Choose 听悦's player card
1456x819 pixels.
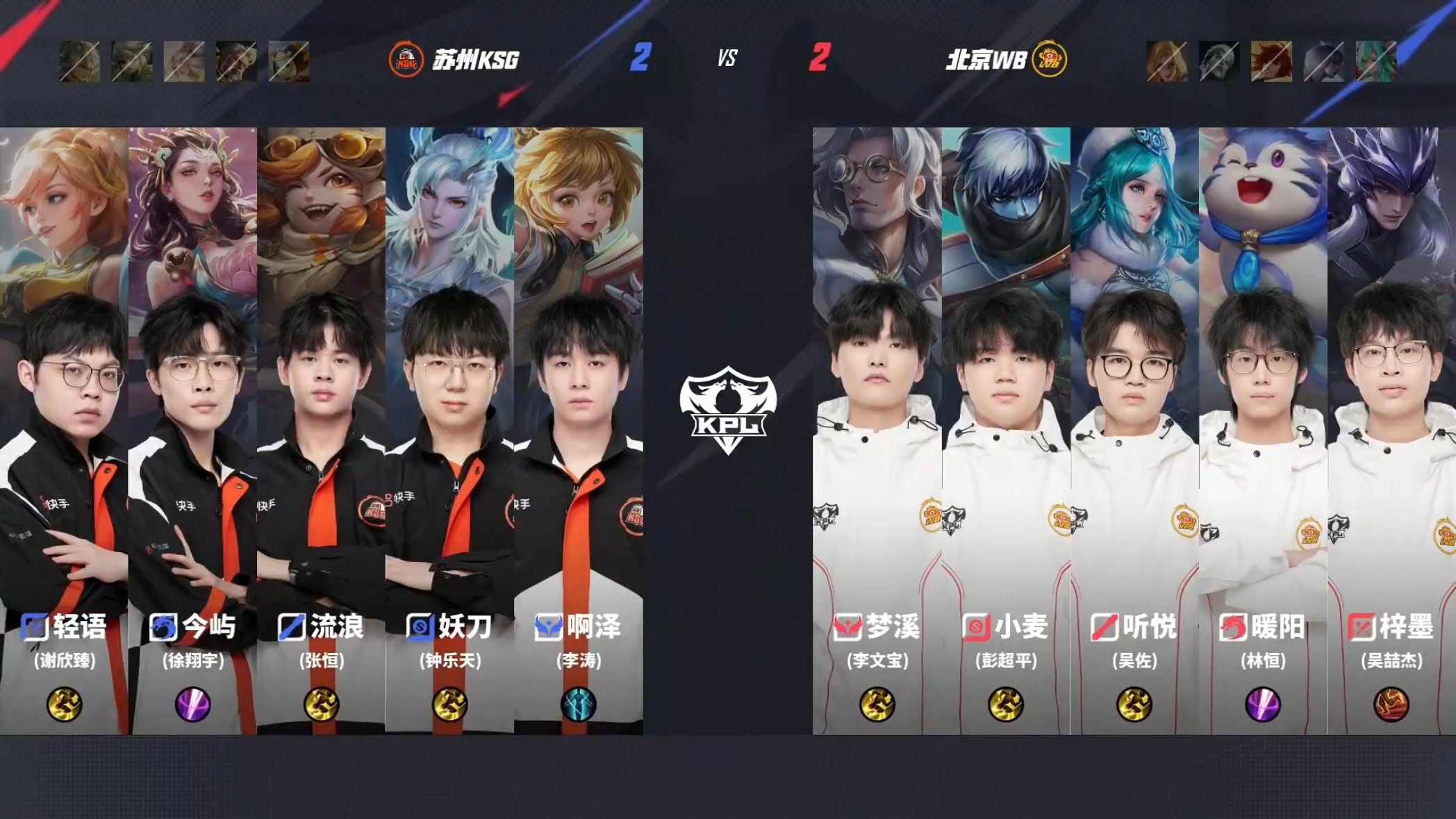coord(1134,431)
